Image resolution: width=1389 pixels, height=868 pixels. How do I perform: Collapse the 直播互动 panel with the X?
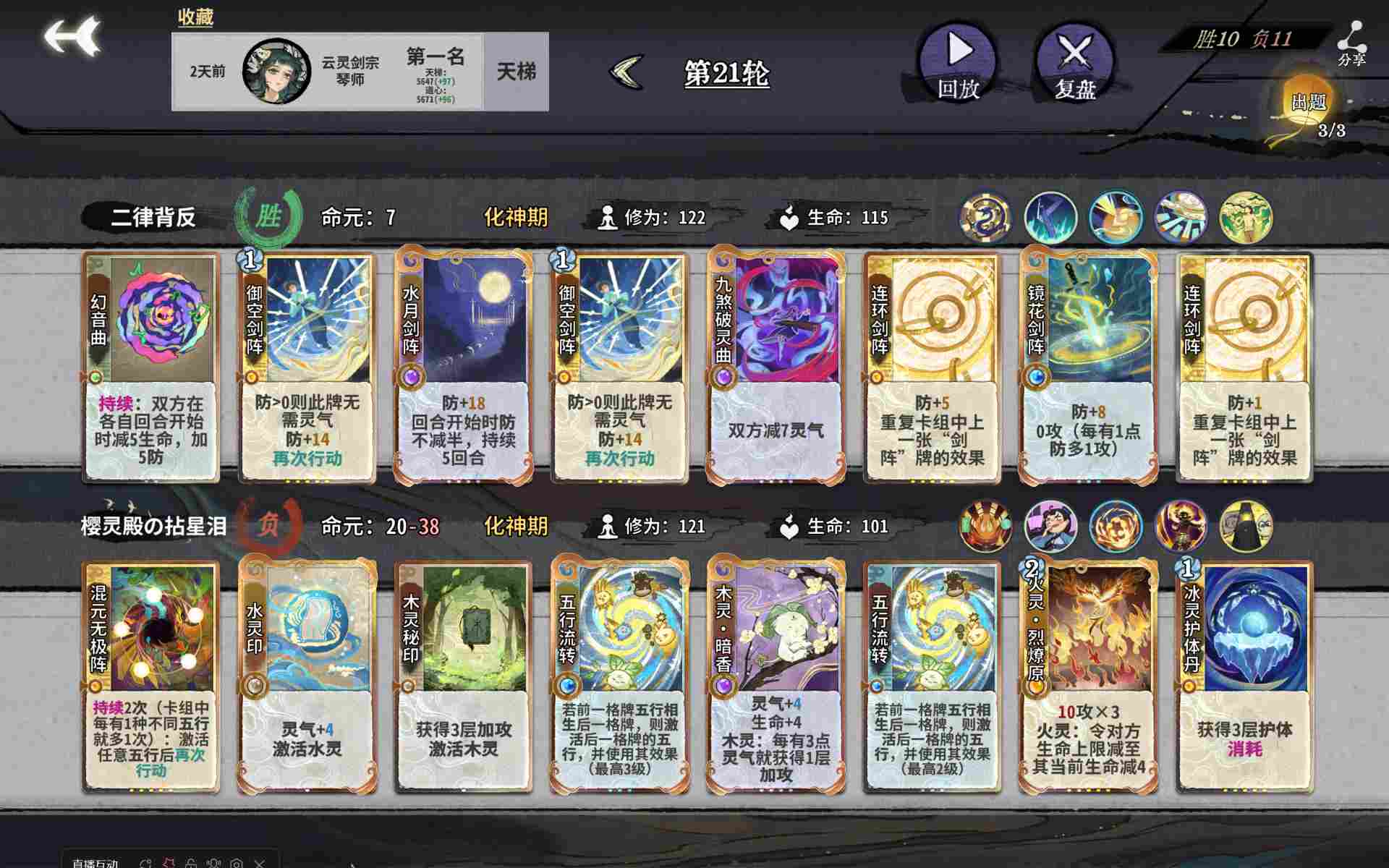tap(259, 863)
